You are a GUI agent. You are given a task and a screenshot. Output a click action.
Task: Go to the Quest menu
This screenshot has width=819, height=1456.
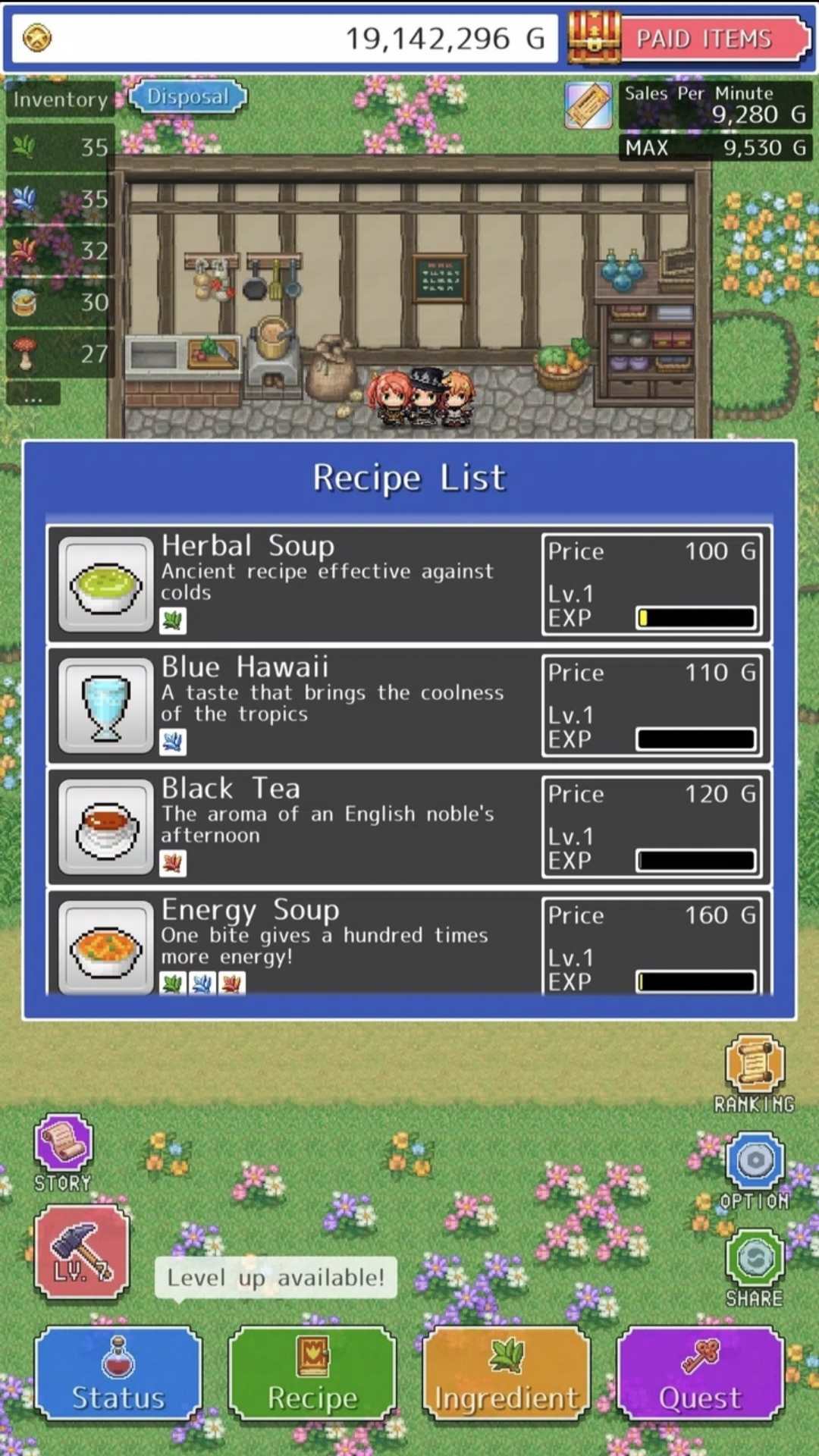701,1374
